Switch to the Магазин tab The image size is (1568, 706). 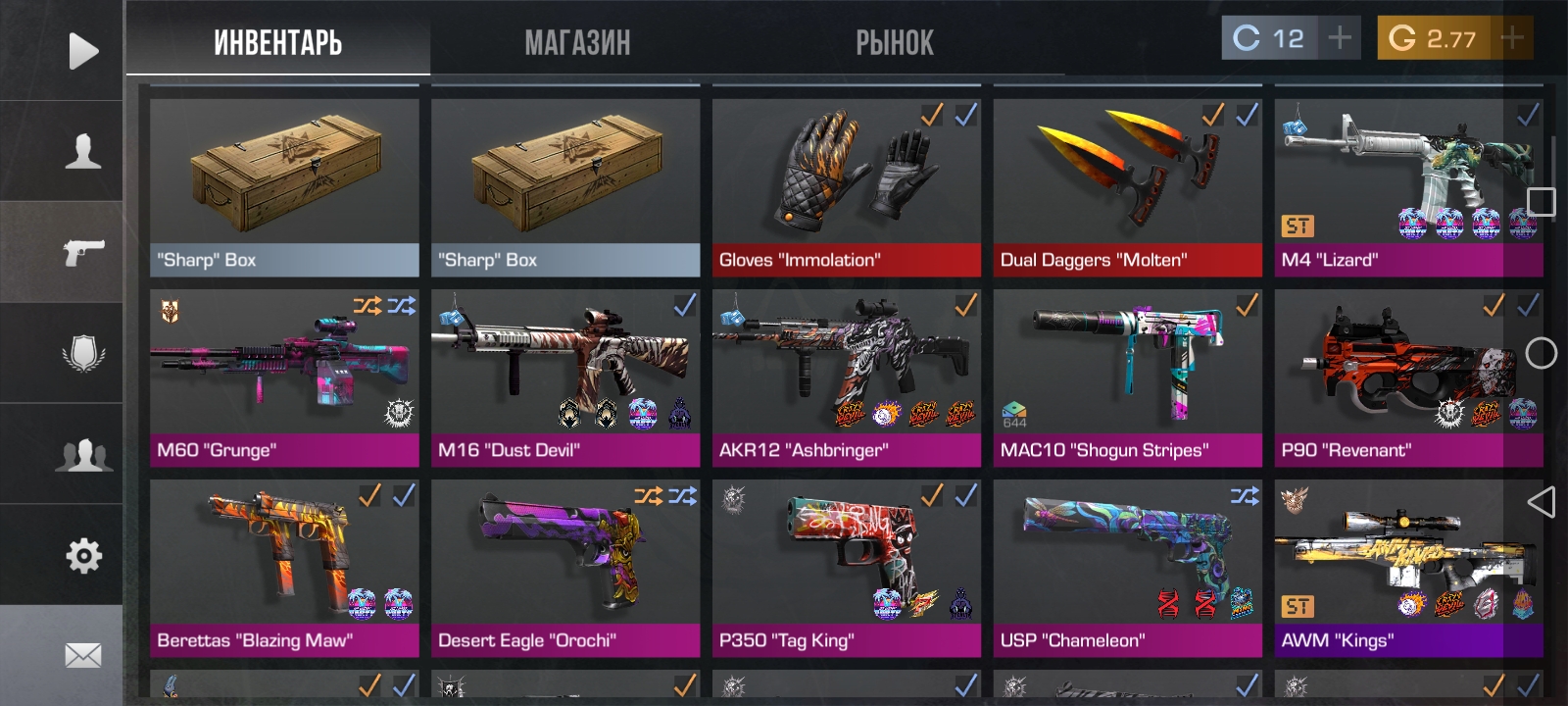[577, 43]
